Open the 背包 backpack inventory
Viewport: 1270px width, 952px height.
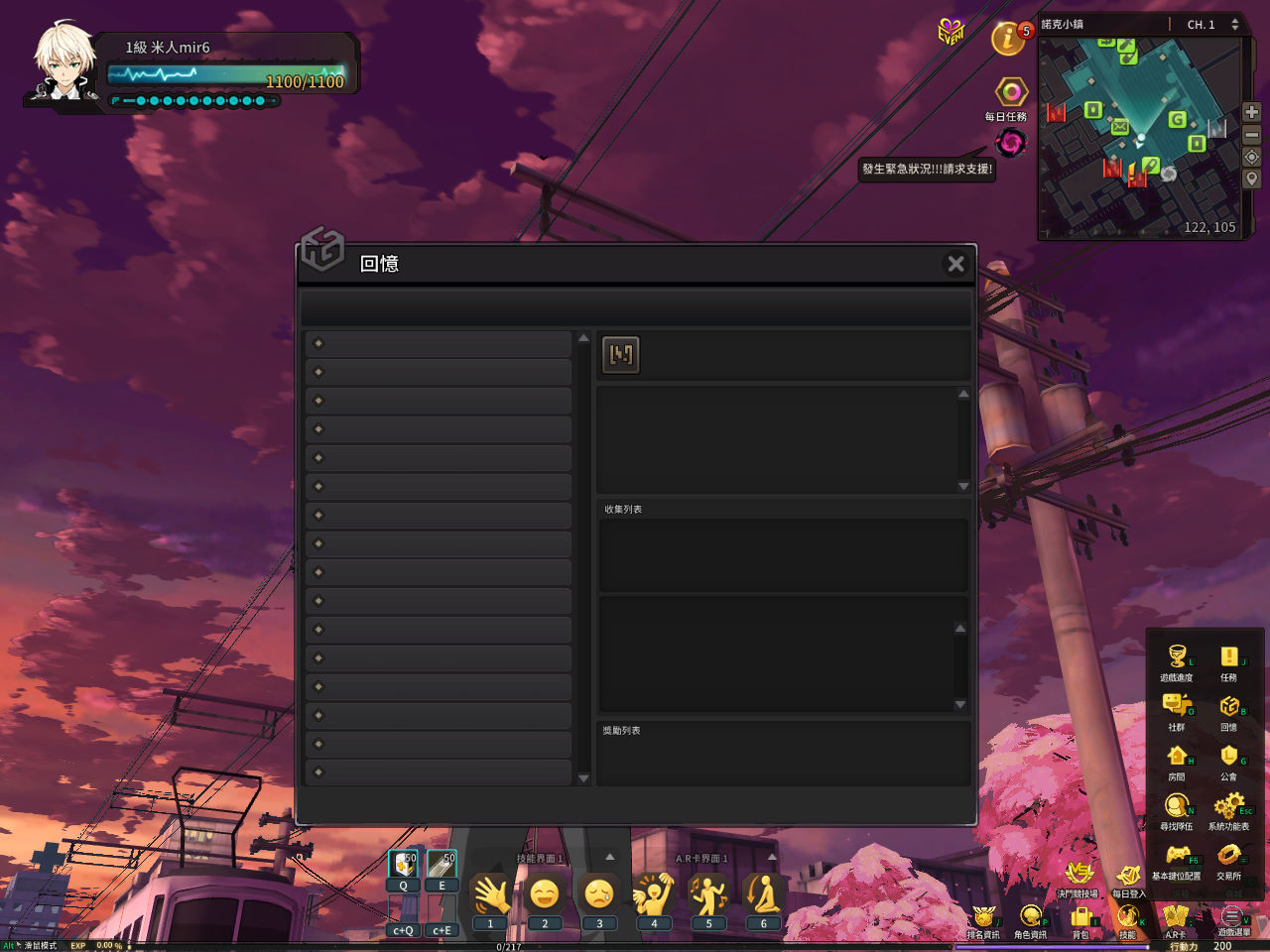(x=1080, y=918)
